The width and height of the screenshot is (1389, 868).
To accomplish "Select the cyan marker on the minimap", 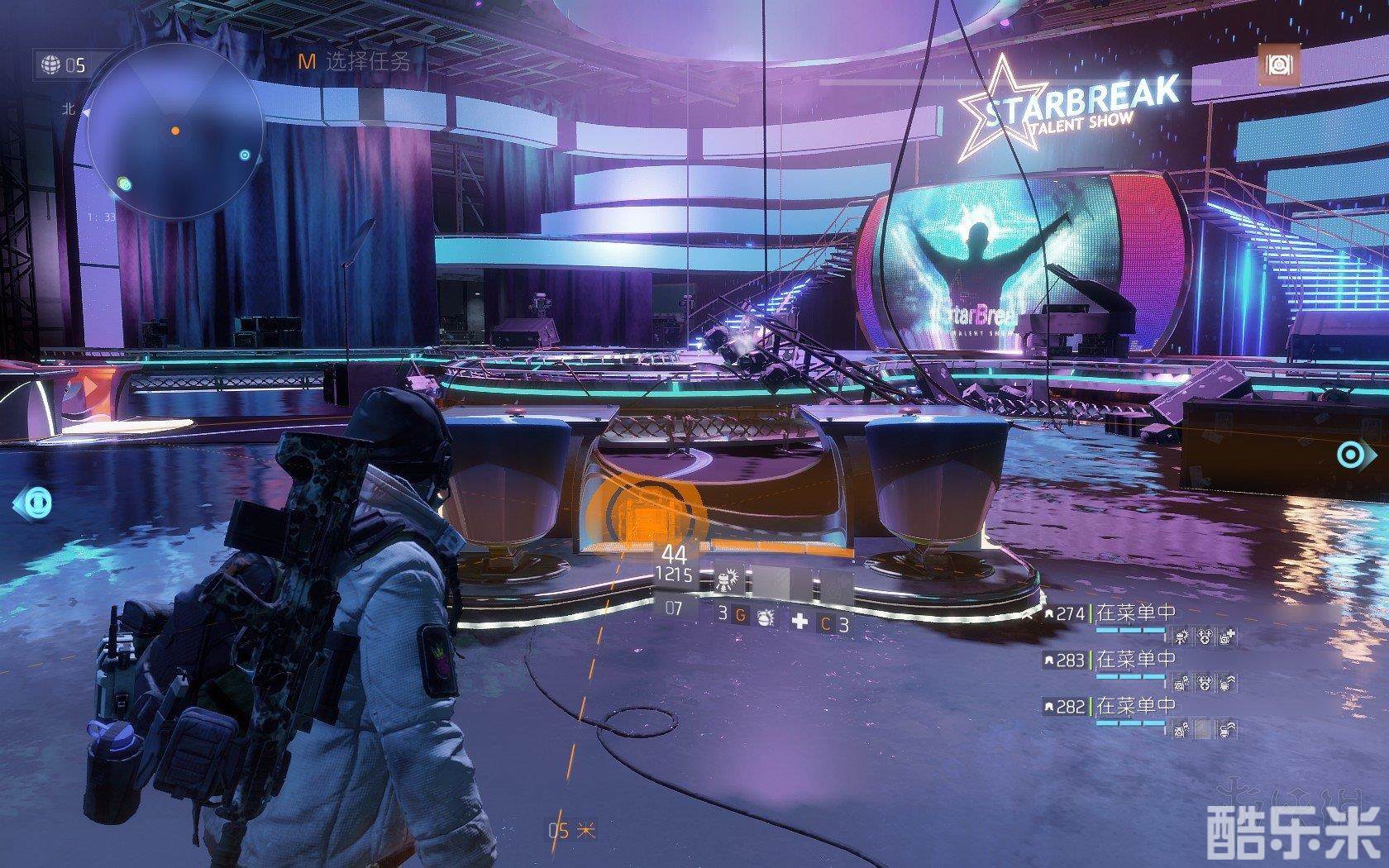I will [x=244, y=155].
